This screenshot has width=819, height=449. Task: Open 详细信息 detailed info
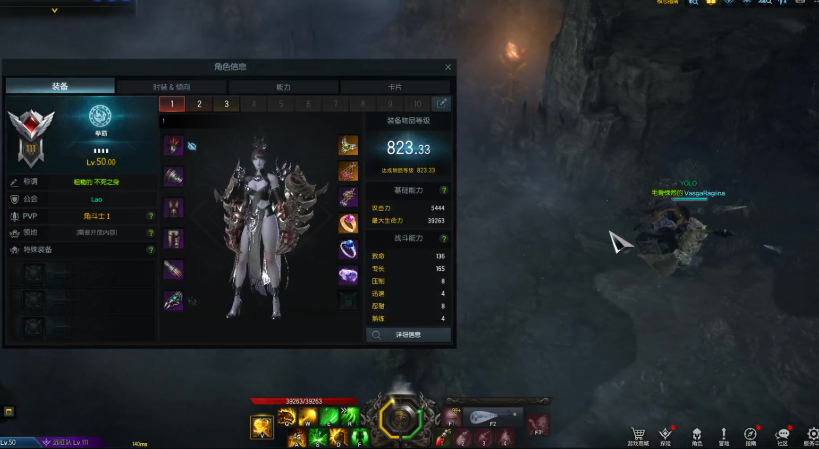coord(408,335)
